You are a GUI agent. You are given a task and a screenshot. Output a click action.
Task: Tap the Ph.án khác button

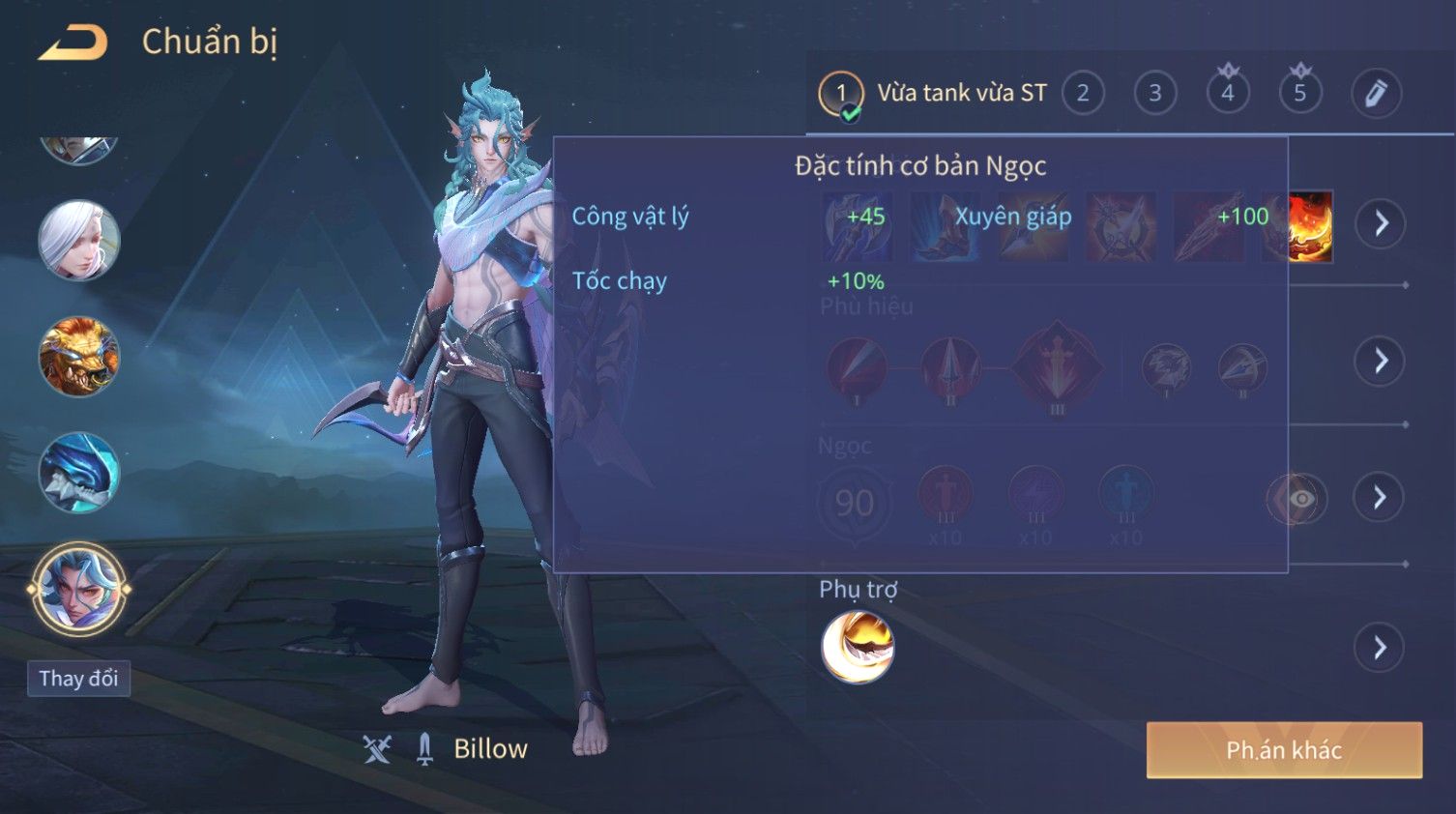click(x=1283, y=750)
